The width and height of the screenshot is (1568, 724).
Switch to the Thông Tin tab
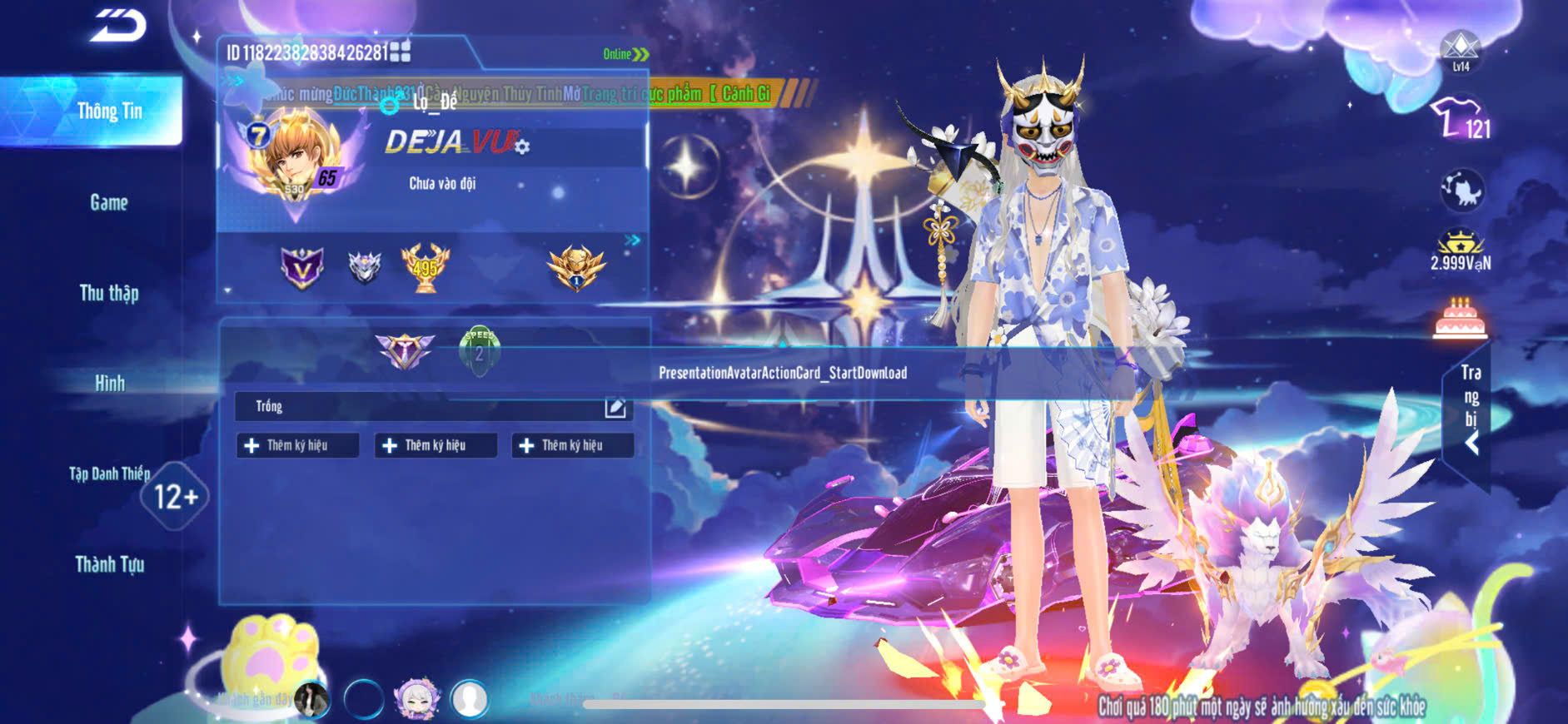pyautogui.click(x=109, y=111)
